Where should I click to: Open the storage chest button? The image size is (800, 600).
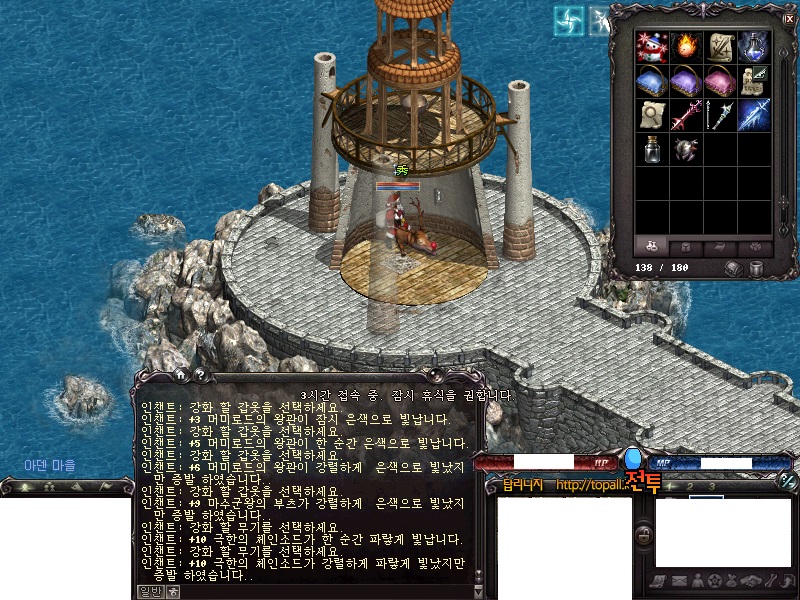(735, 268)
